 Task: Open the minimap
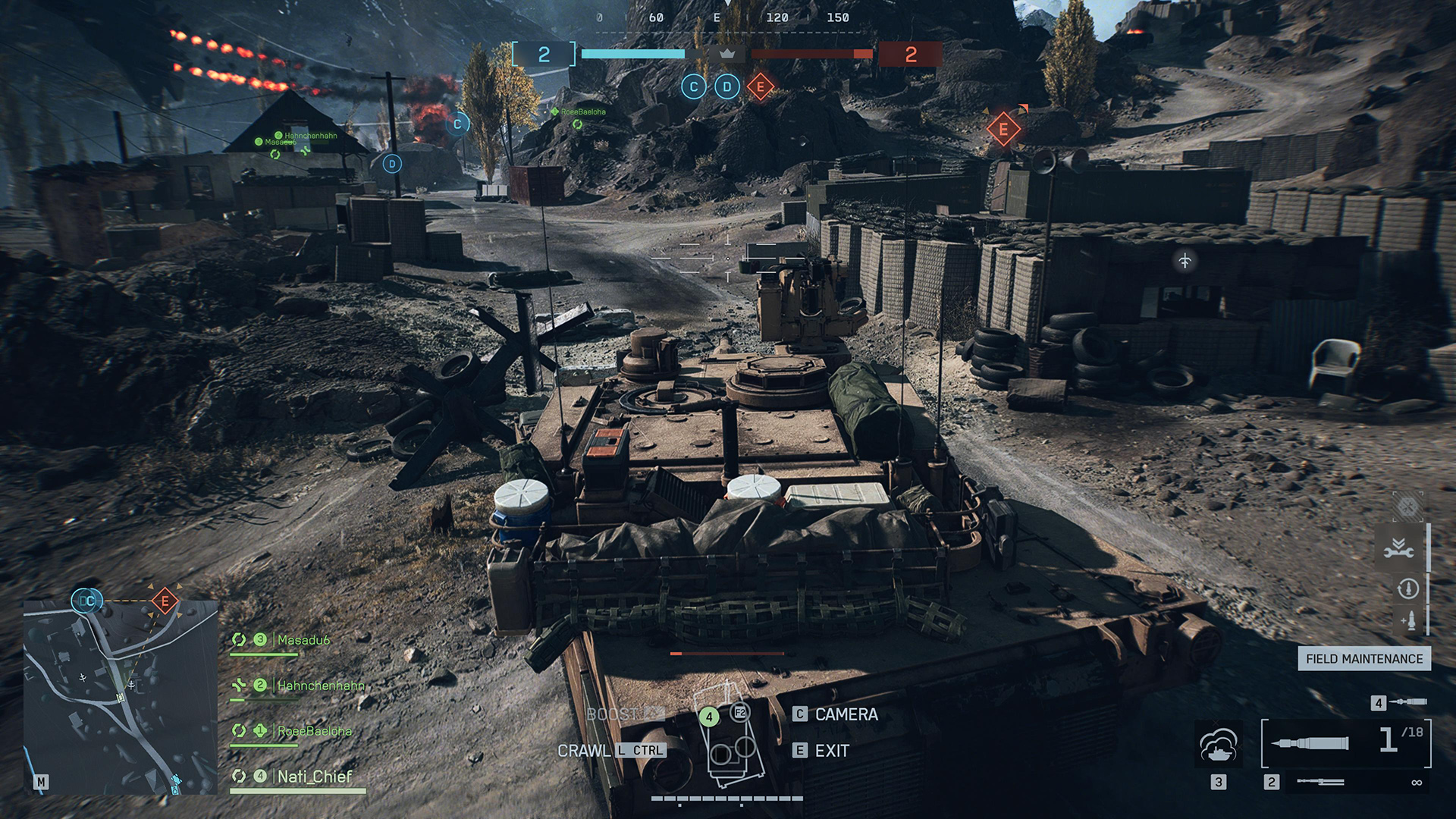tap(120, 696)
